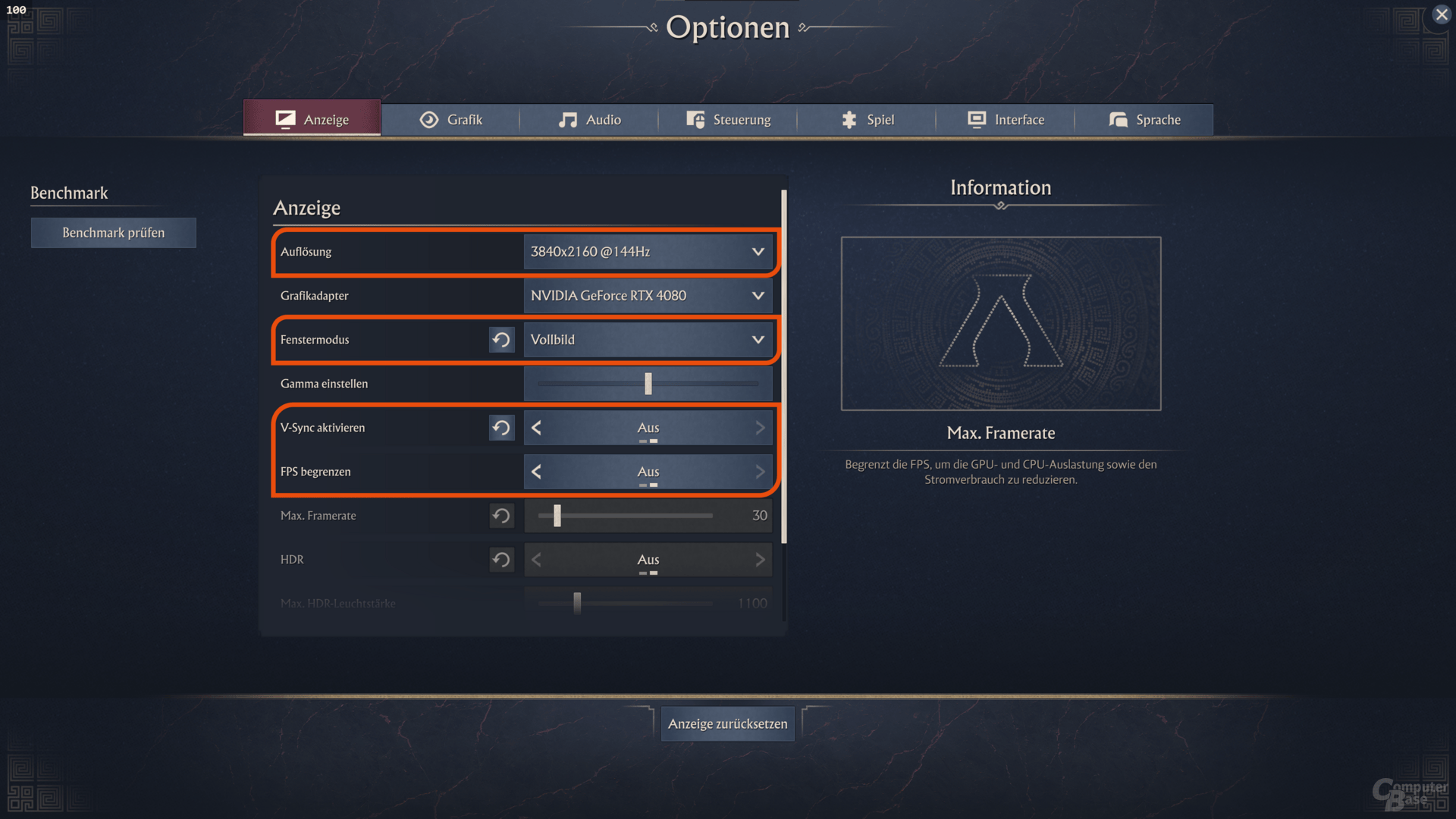Click the Benchmark prüfen button
This screenshot has height=819, width=1456.
click(x=114, y=233)
